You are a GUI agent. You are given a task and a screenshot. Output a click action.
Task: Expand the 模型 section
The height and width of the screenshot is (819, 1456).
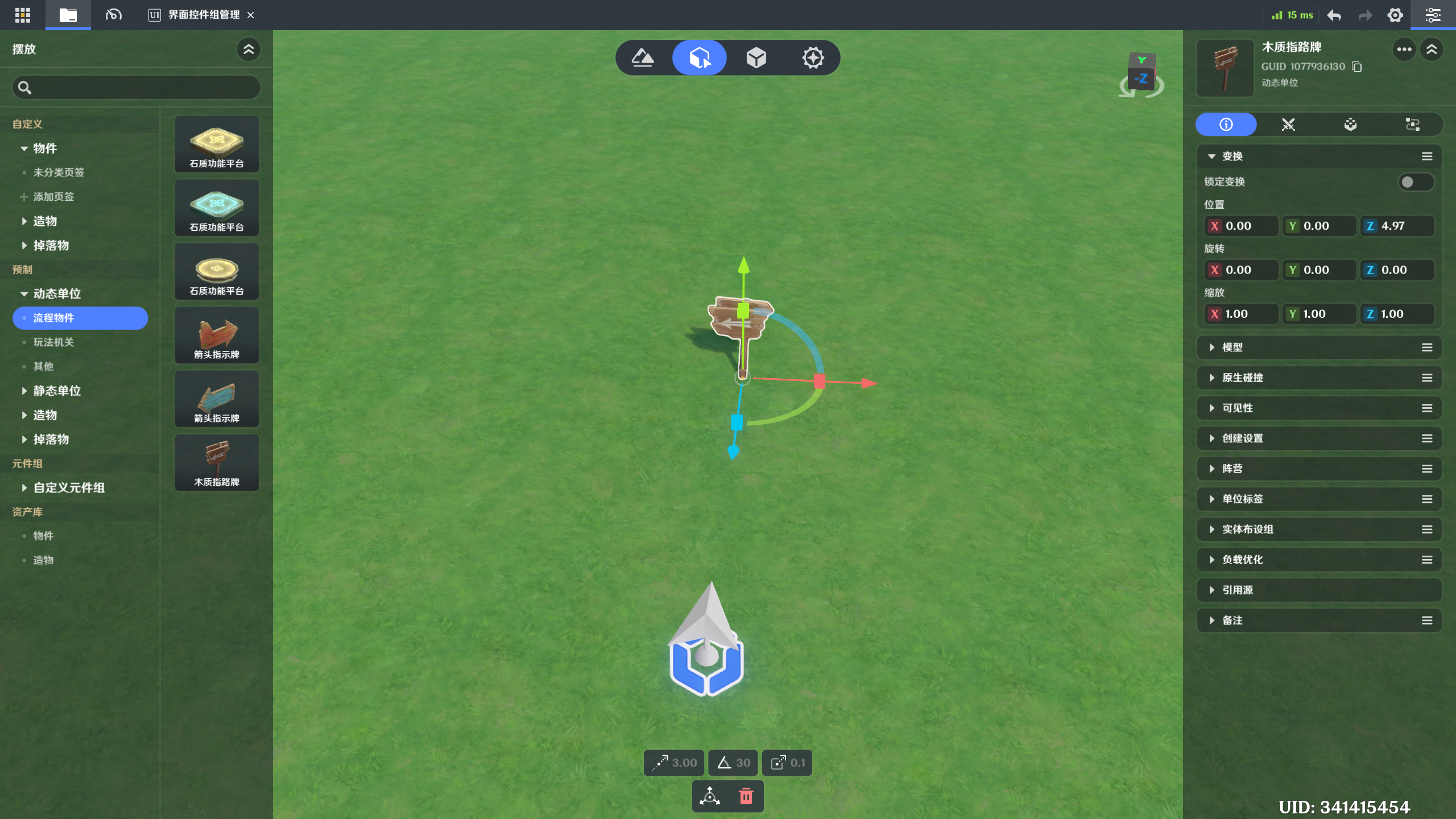(x=1232, y=348)
